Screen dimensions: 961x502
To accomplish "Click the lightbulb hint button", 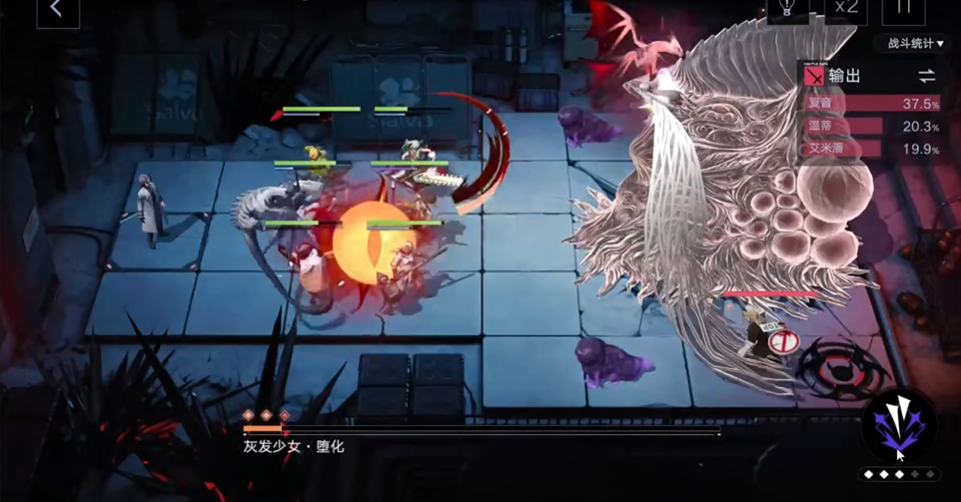I will (x=787, y=8).
